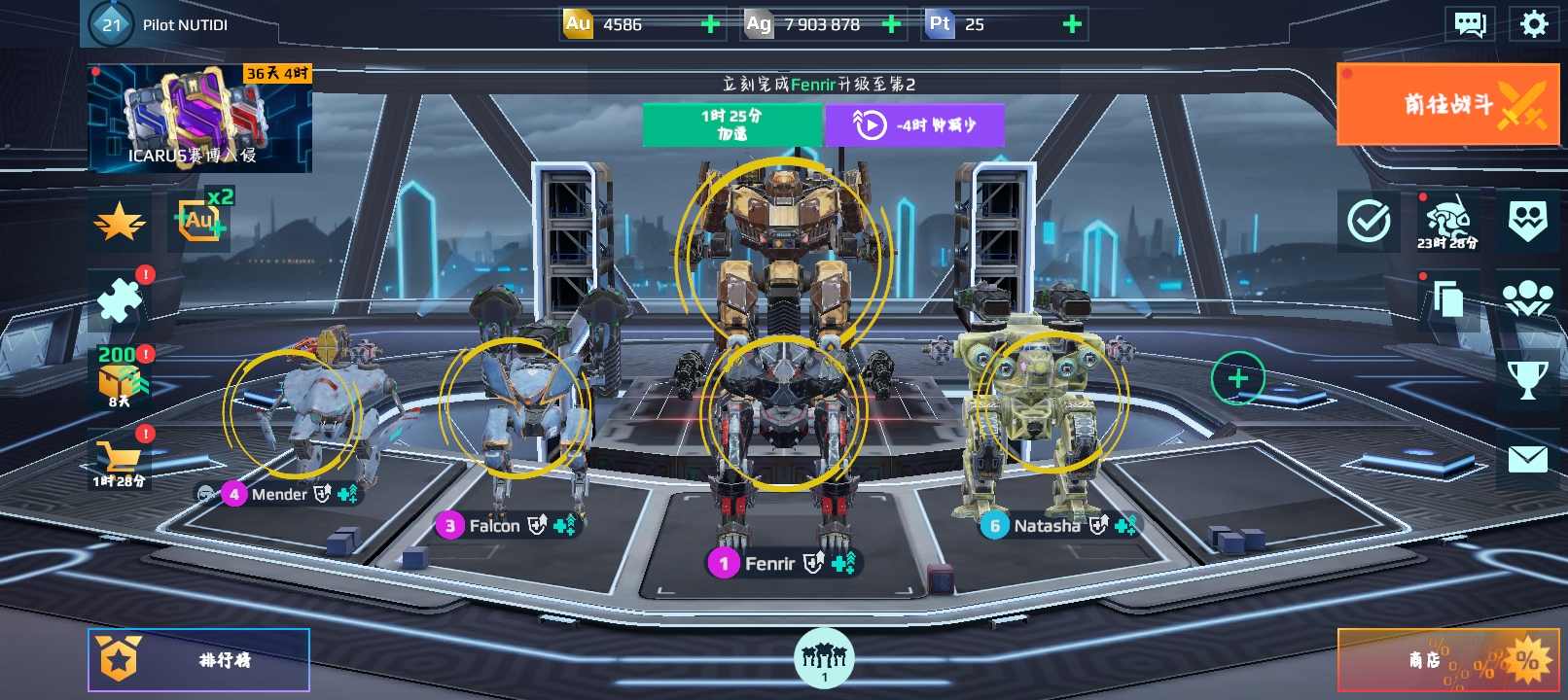
Task: Speed up the Fenrir upgrade with the green button
Action: (x=731, y=124)
